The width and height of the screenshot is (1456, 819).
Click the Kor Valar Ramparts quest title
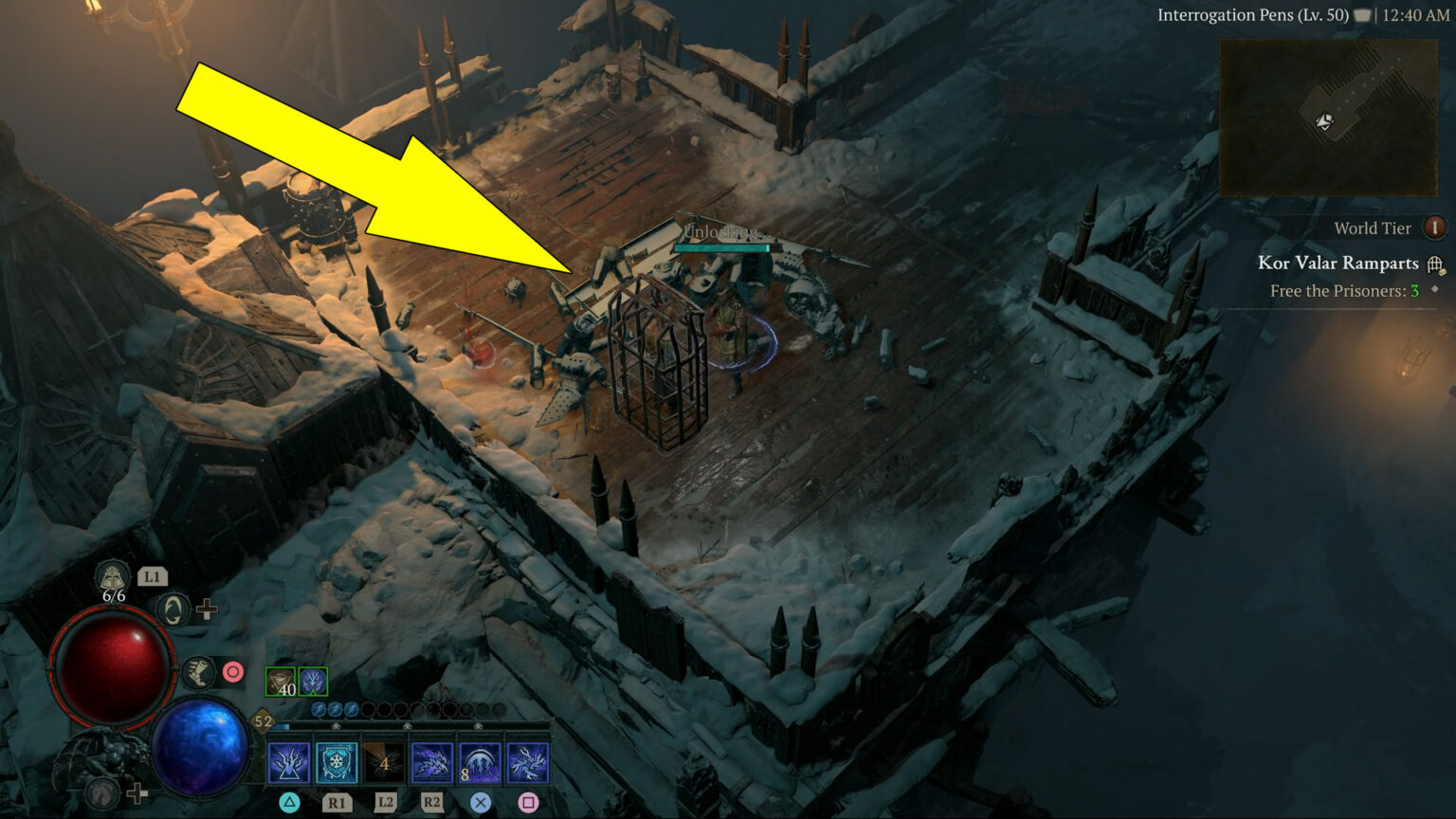[x=1338, y=263]
